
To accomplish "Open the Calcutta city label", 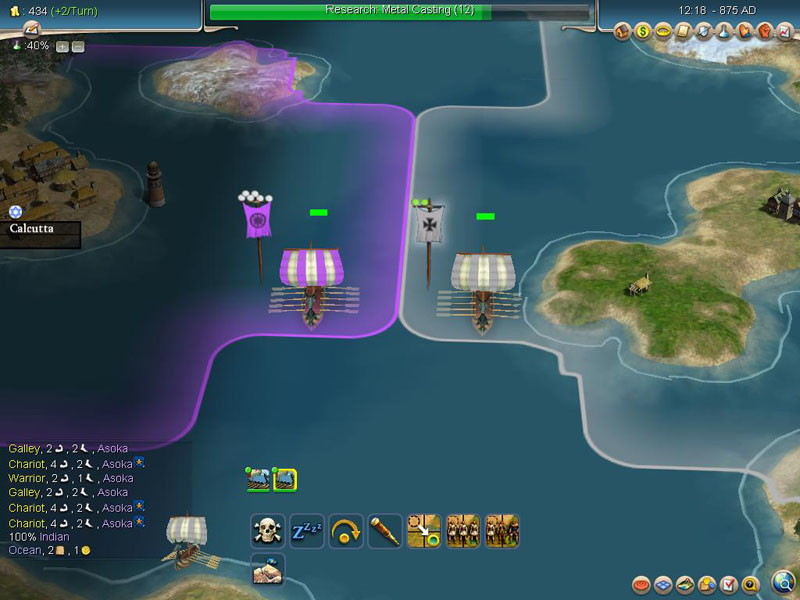I will coord(40,228).
